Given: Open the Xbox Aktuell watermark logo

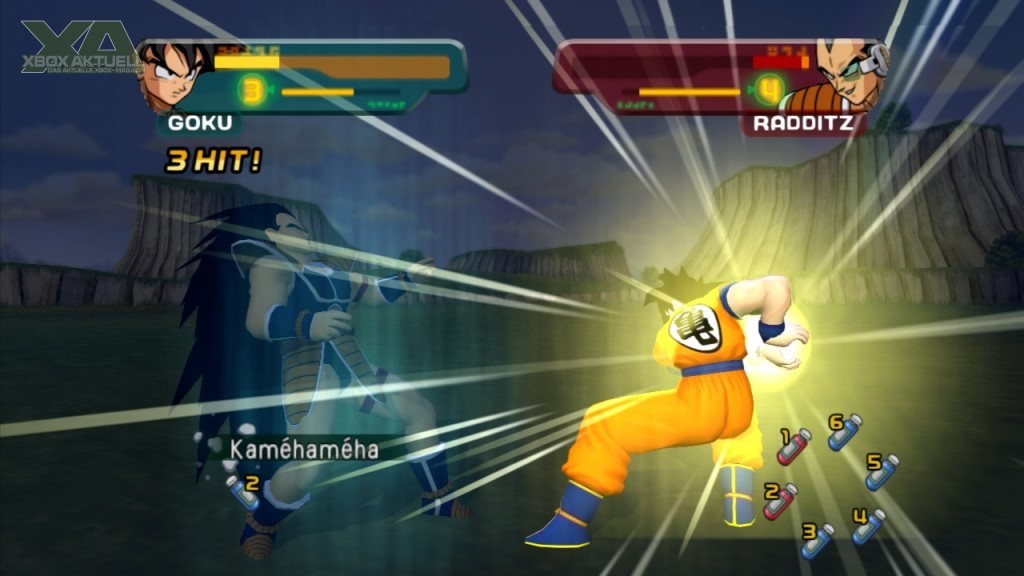Looking at the screenshot, I should click(x=76, y=50).
